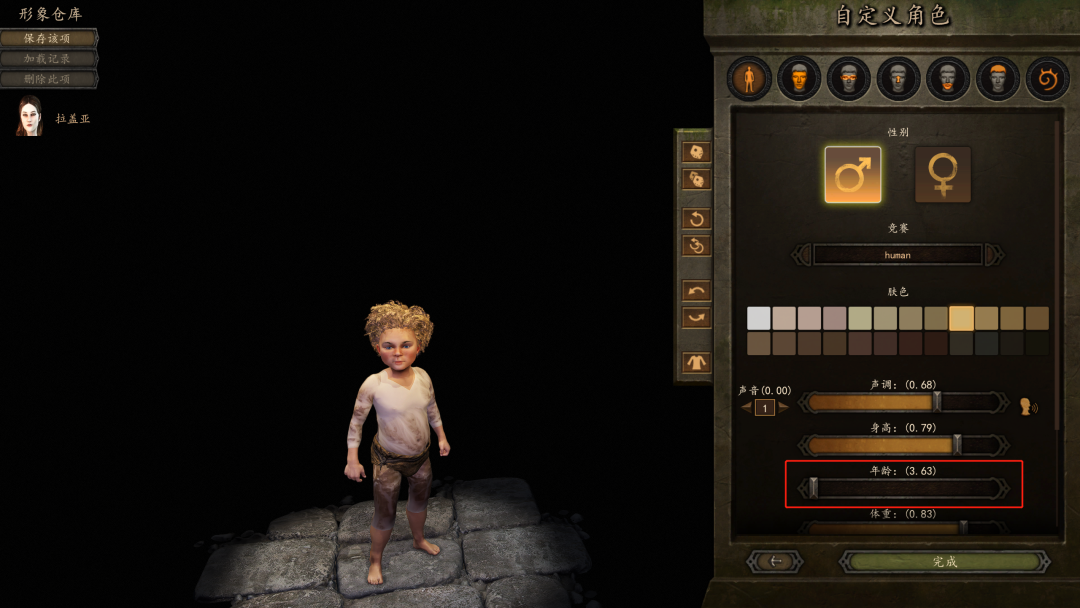Confirm with the 完成 done button
This screenshot has height=608, width=1080.
[x=944, y=561]
